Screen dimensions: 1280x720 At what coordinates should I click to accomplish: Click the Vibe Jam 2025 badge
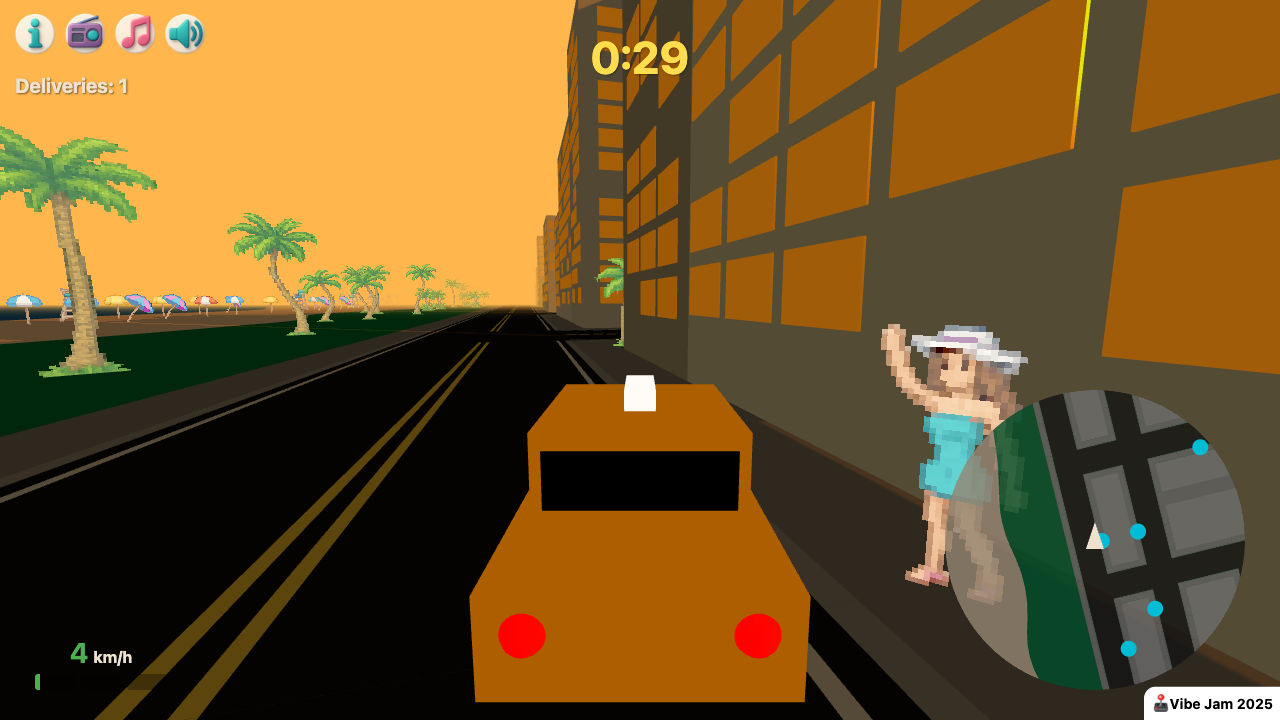tap(1212, 703)
